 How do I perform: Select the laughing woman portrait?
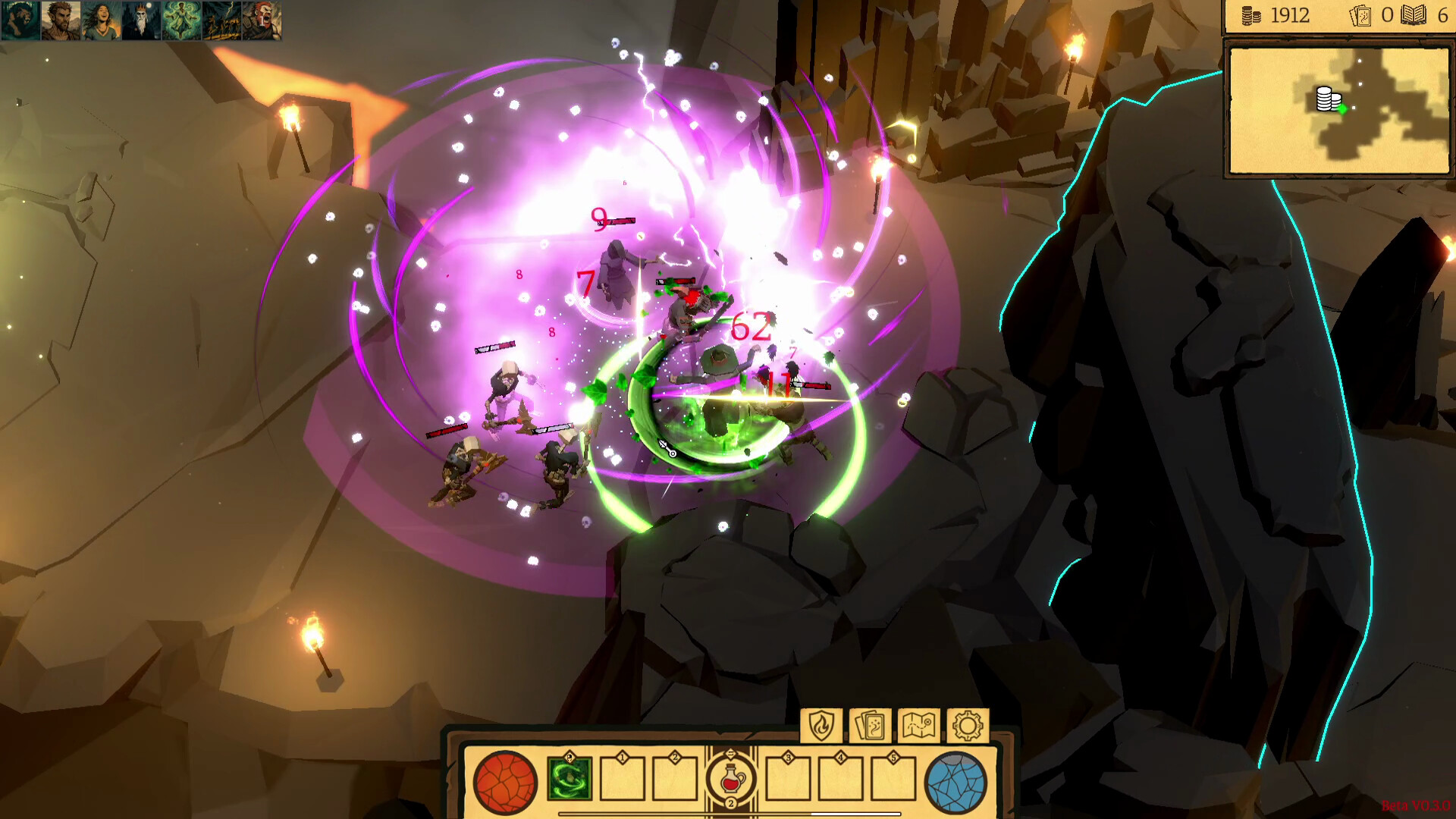[x=101, y=20]
